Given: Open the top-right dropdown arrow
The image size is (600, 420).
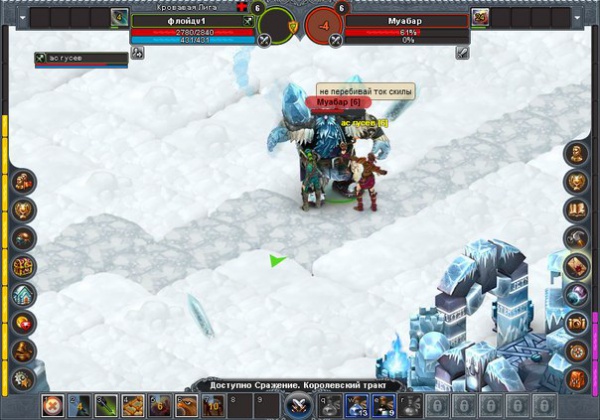Looking at the screenshot, I should point(578,17).
